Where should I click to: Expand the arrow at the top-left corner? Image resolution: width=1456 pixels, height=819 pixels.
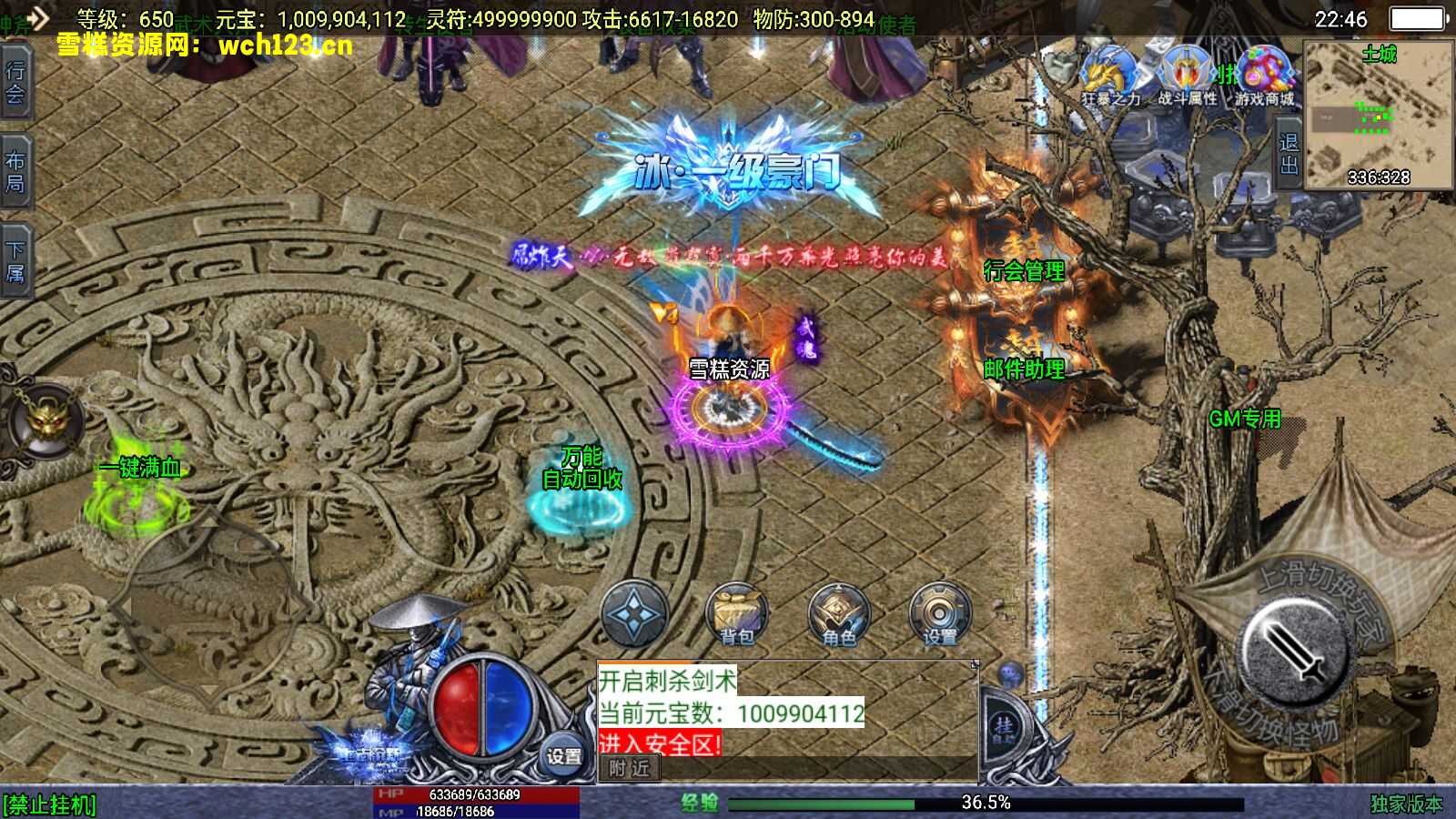35,16
